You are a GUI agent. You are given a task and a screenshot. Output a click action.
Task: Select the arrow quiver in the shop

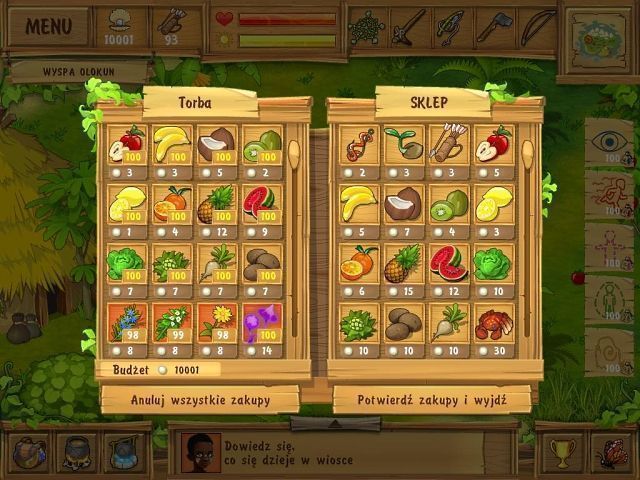click(448, 146)
